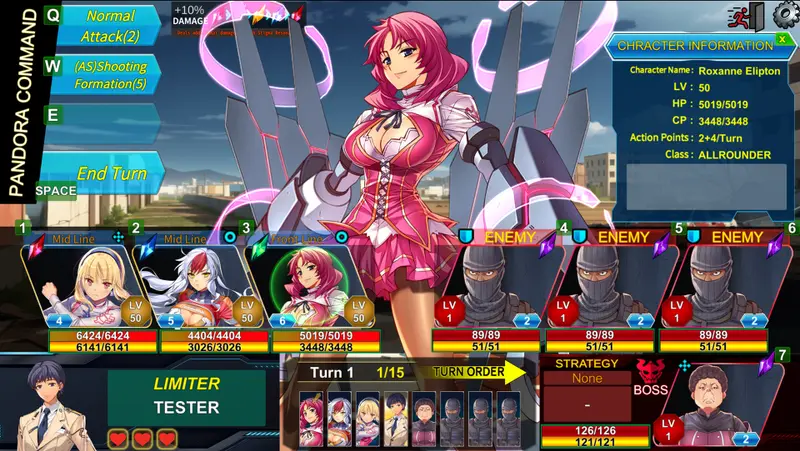Click the running-man exit door icon
This screenshot has height=451, width=800.
click(x=757, y=15)
